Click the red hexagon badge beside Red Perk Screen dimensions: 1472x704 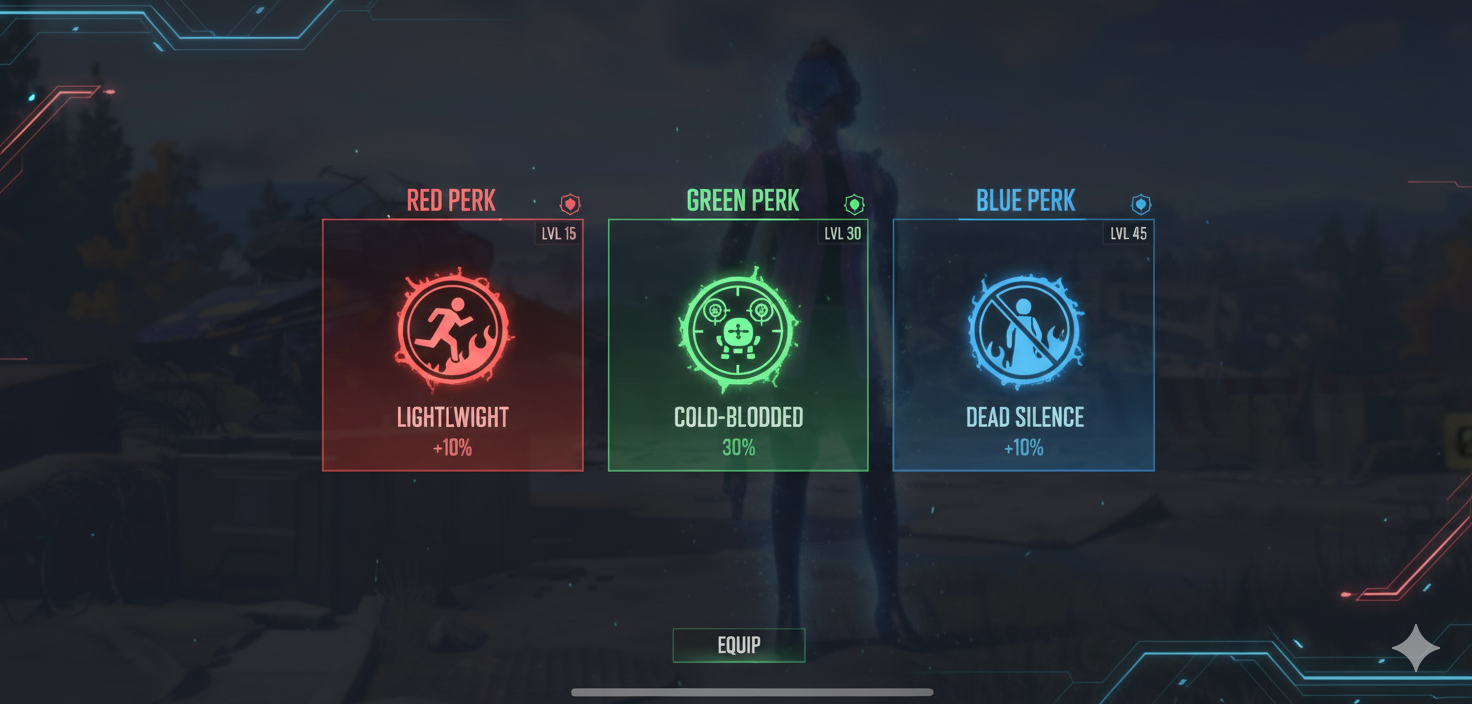570,204
